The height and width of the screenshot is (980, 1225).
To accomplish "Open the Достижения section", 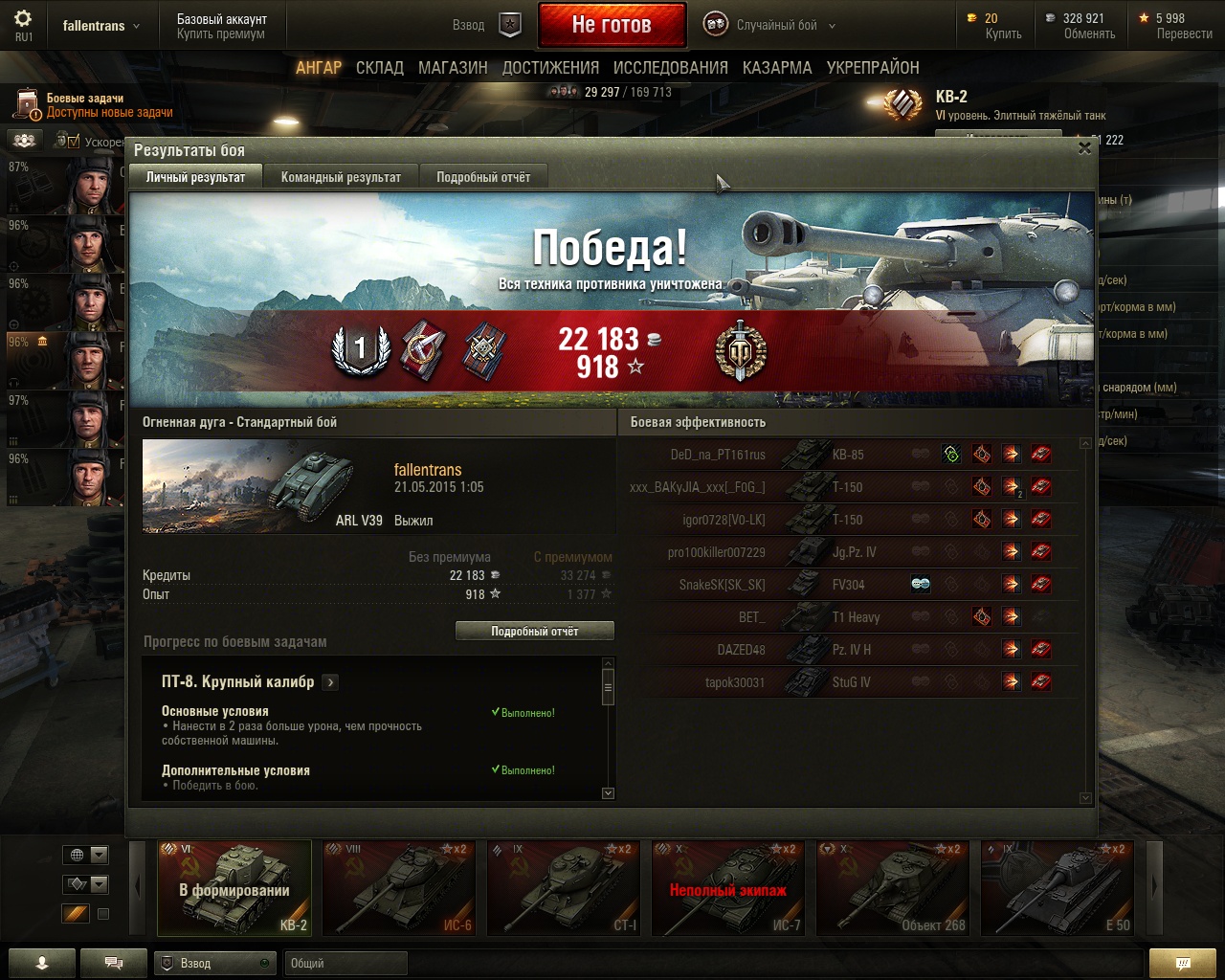I will [x=550, y=68].
